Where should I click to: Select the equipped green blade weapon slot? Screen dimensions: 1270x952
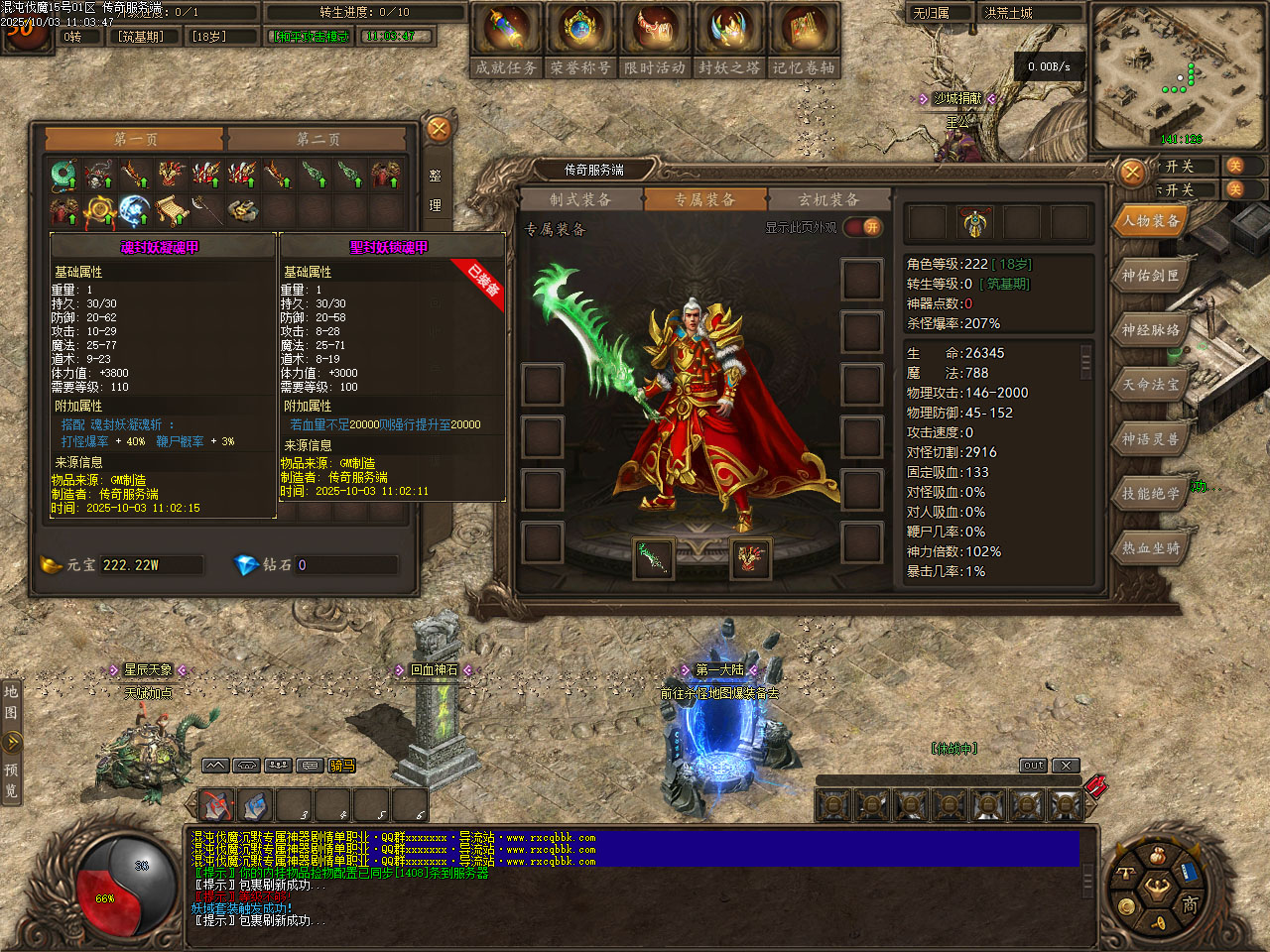coord(653,557)
